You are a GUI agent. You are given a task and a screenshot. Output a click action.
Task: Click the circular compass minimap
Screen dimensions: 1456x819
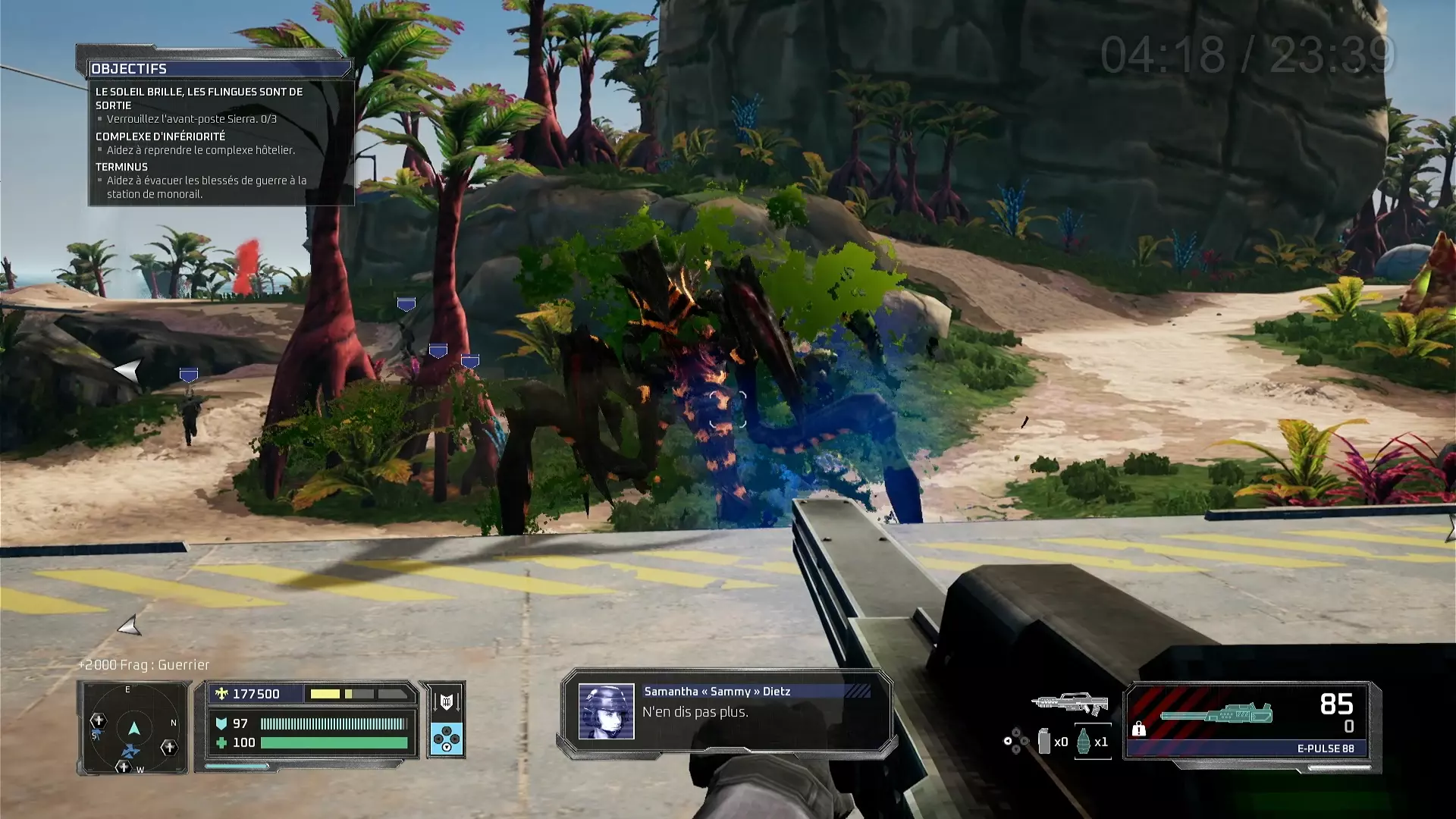[133, 729]
